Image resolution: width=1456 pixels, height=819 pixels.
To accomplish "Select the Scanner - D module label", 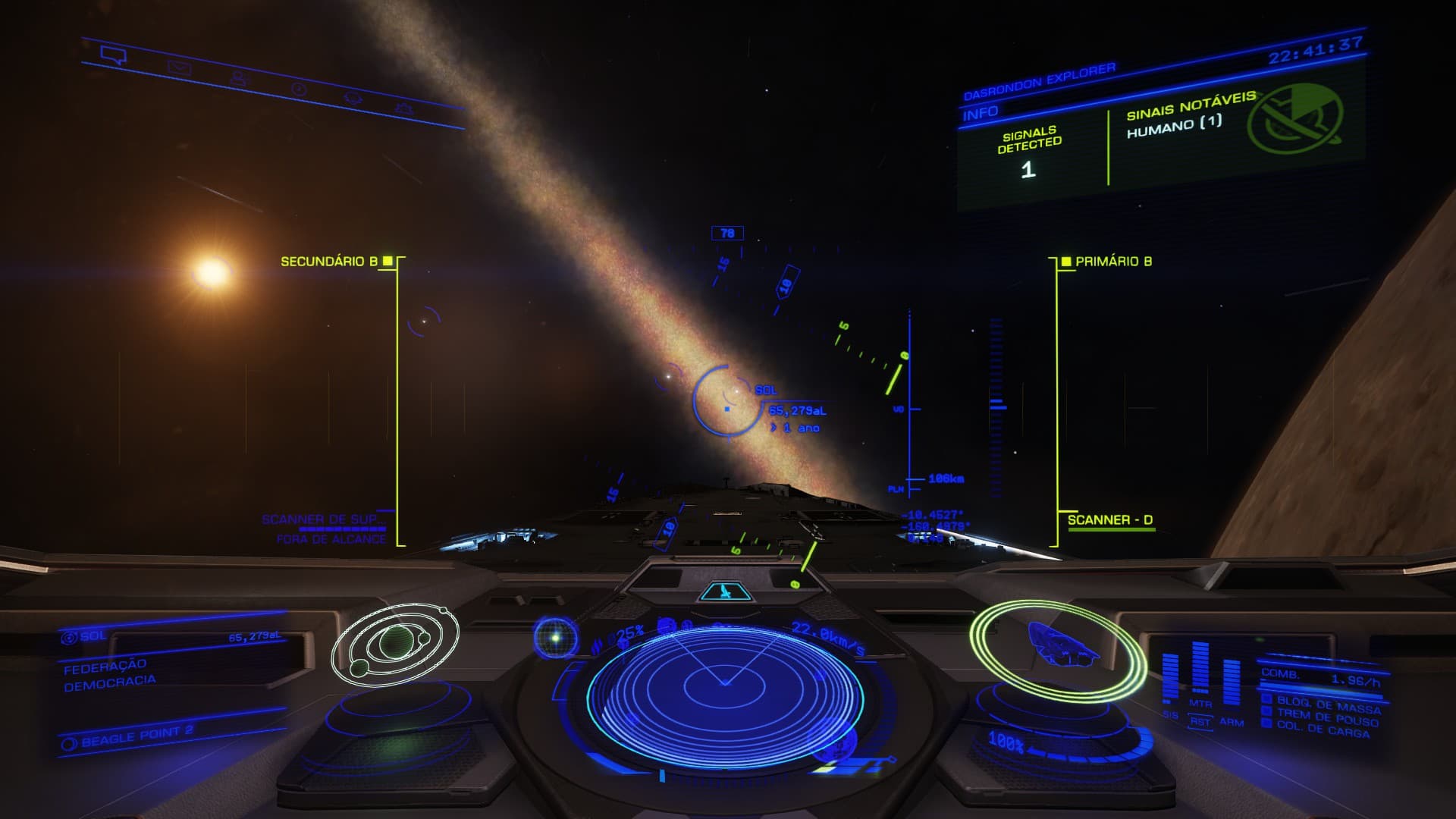I will point(1109,520).
